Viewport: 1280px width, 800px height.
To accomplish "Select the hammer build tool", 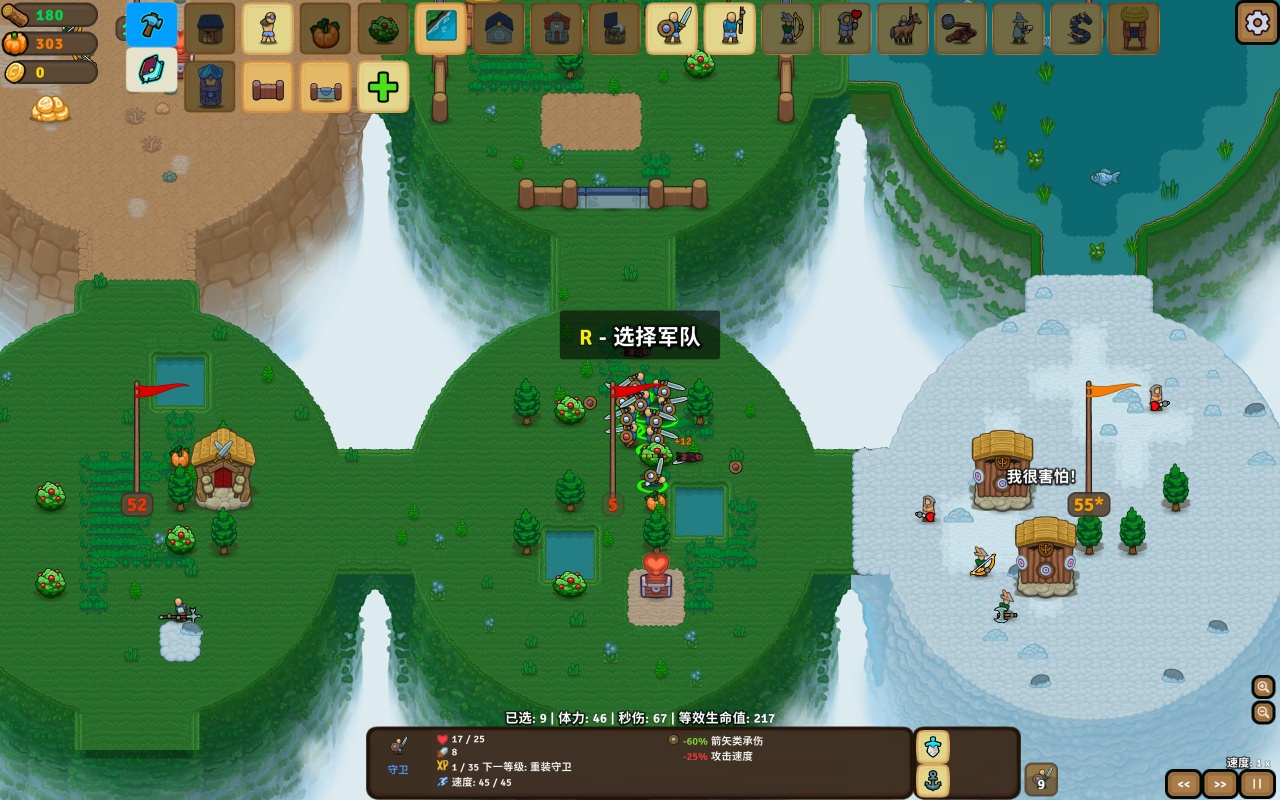I will (150, 26).
